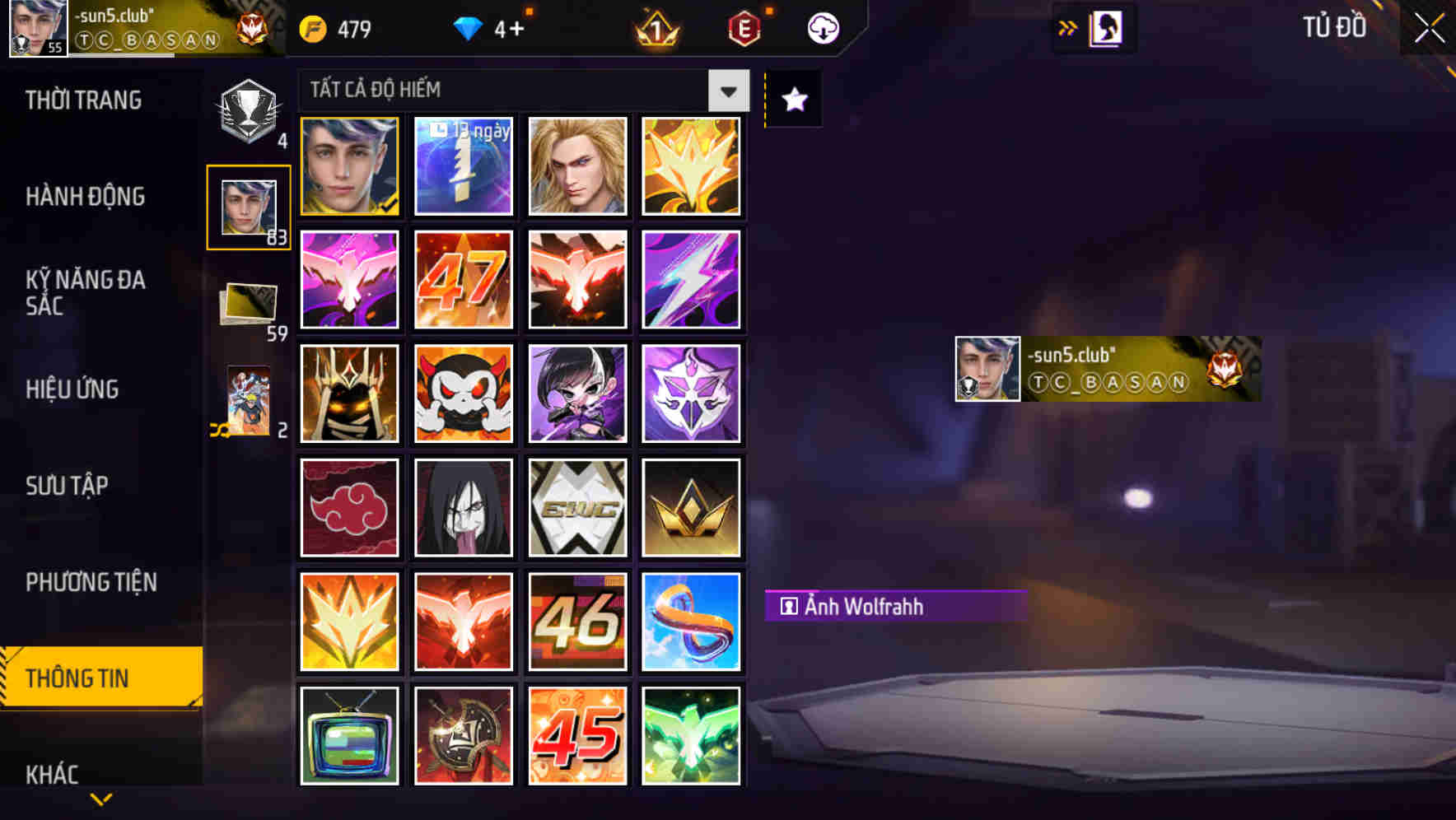Select the Naruto pet card category
Viewport: 1456px width, 820px height.
247,401
